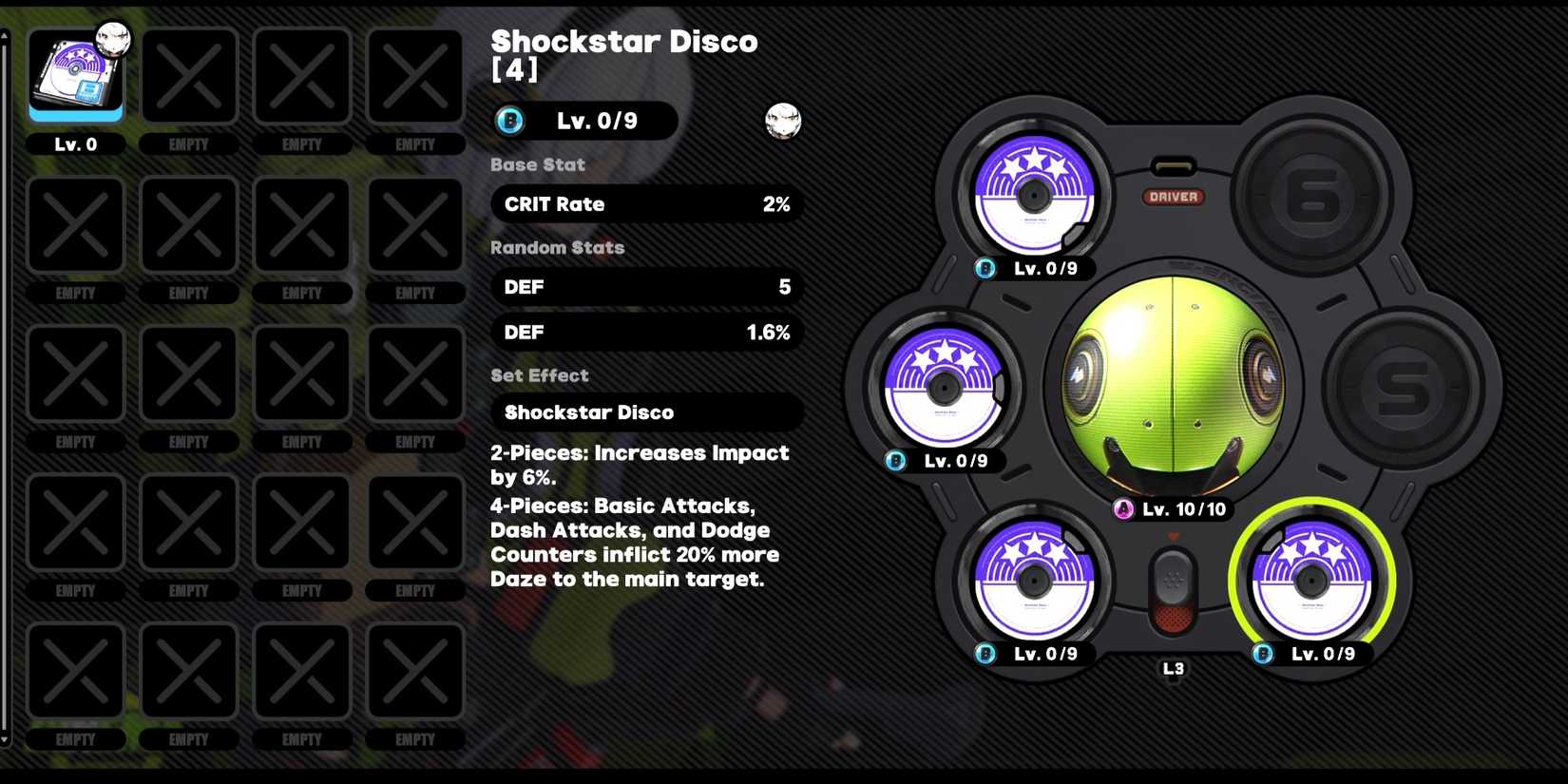The width and height of the screenshot is (1568, 784).
Task: Click the CRIT Rate 2% stat row
Action: click(x=646, y=203)
